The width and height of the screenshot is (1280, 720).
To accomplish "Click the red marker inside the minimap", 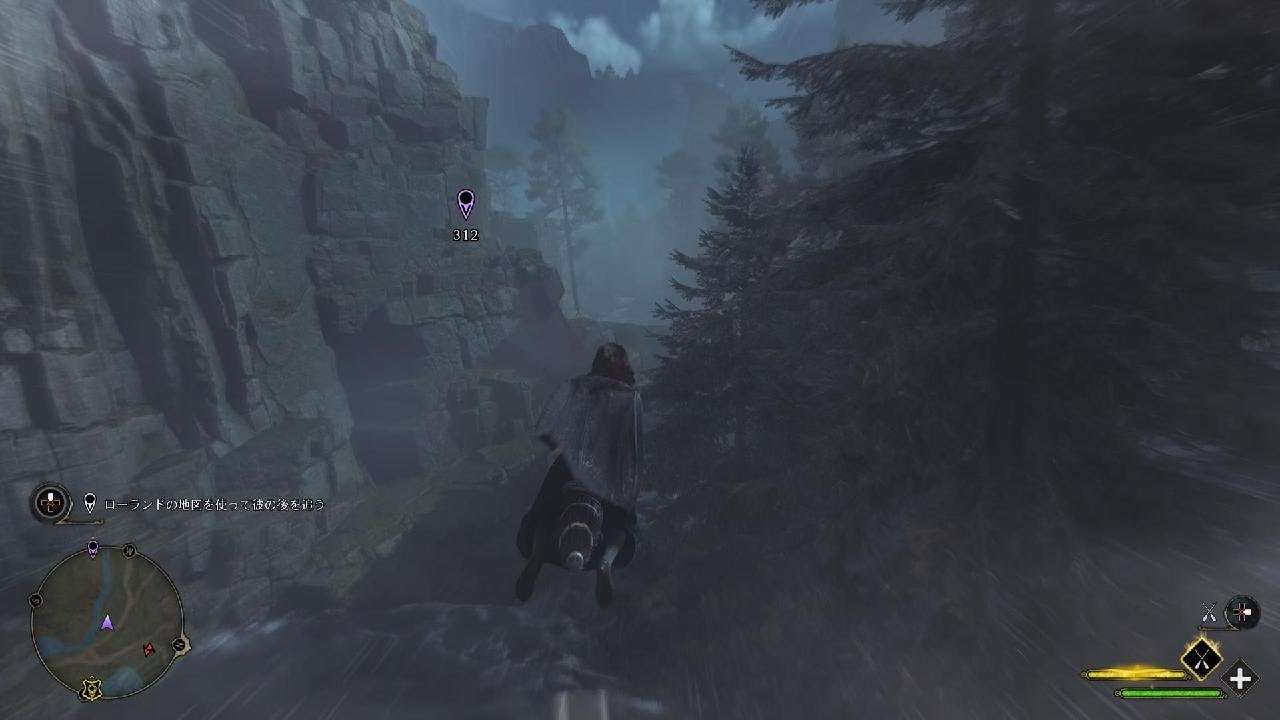I will point(150,650).
